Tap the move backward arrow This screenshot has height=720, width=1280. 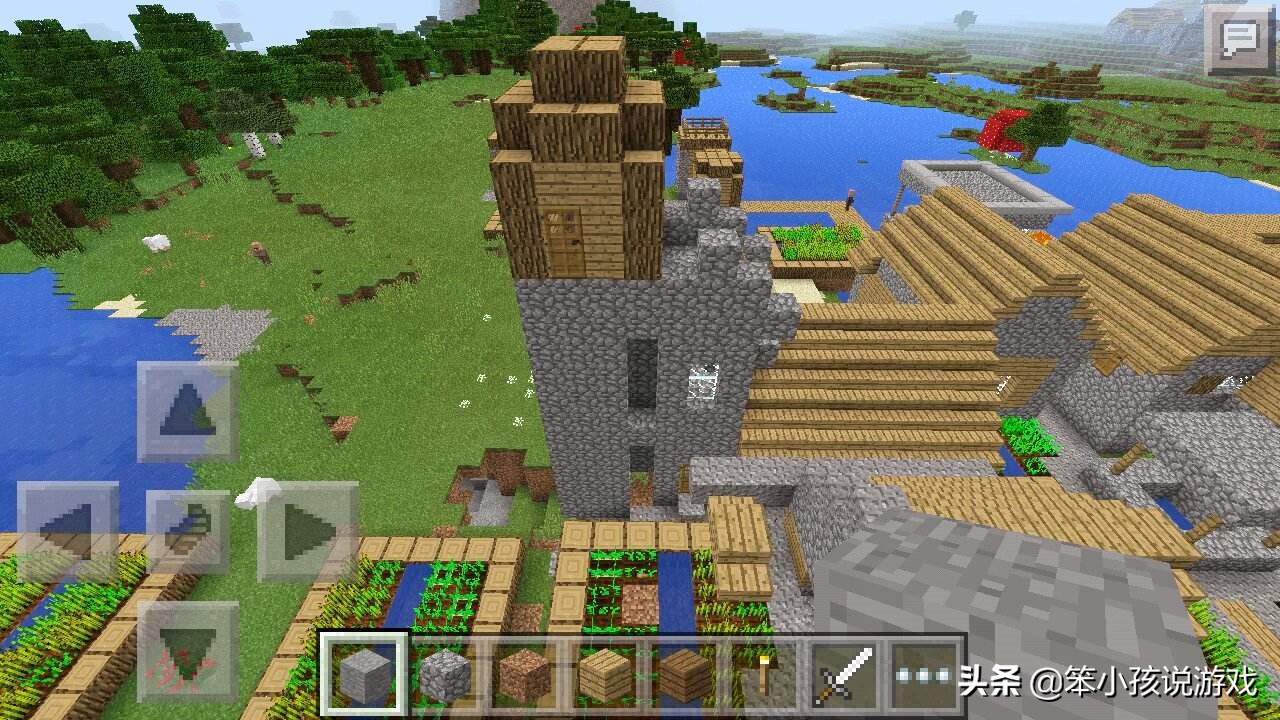[x=187, y=651]
